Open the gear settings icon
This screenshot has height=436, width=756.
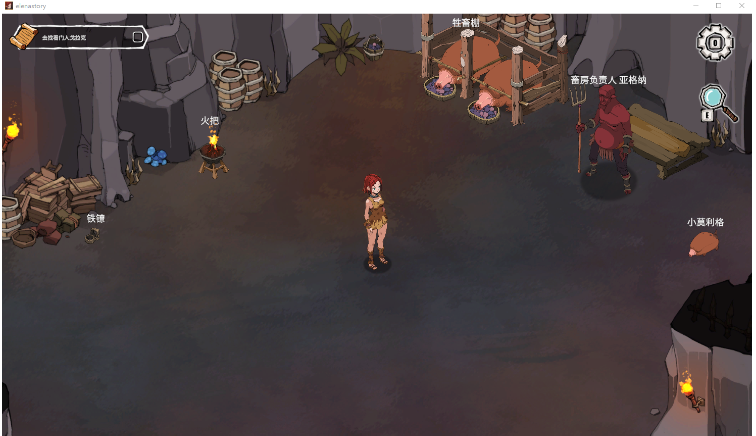click(715, 42)
